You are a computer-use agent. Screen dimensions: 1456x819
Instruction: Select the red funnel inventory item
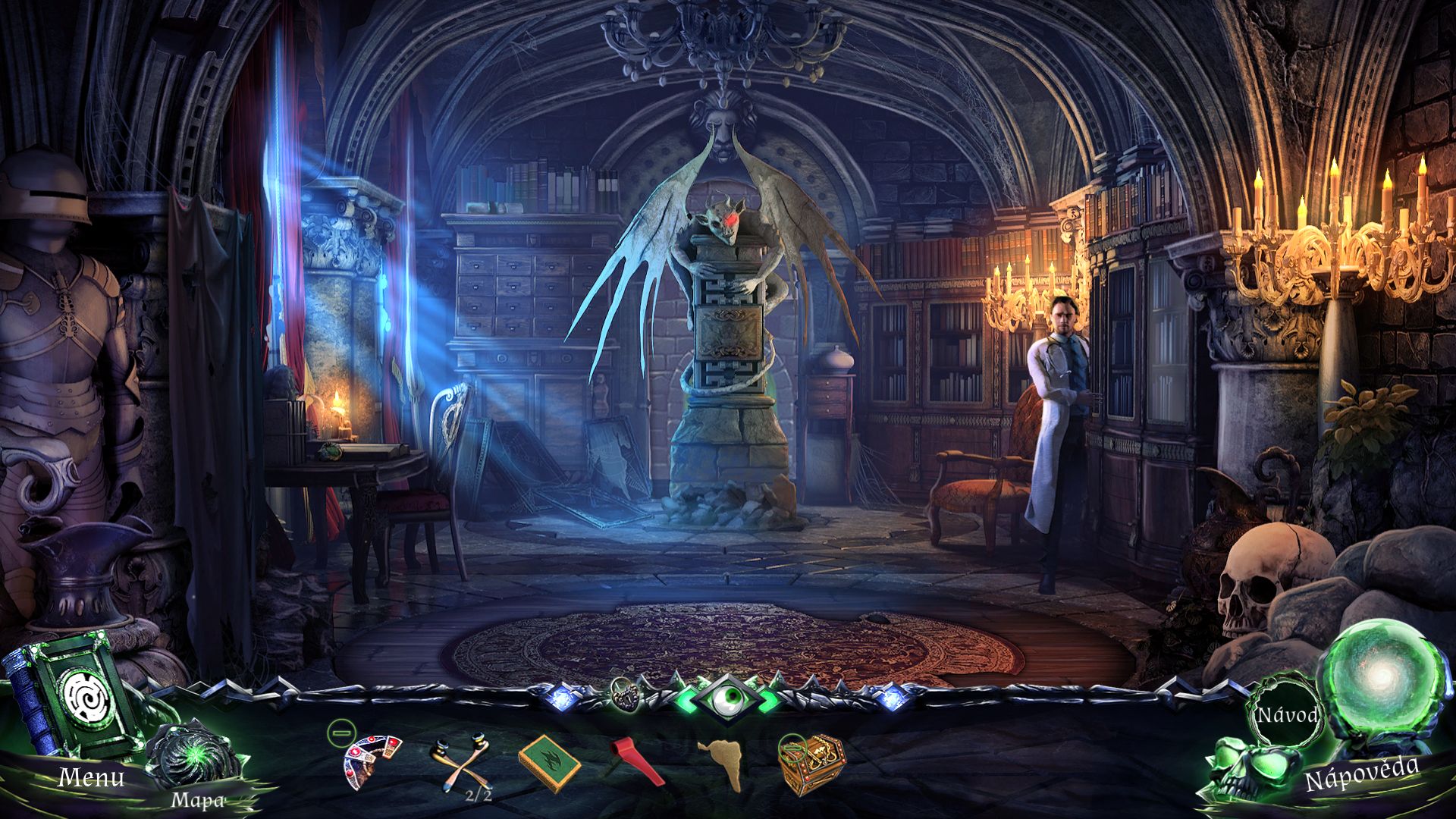coord(635,761)
